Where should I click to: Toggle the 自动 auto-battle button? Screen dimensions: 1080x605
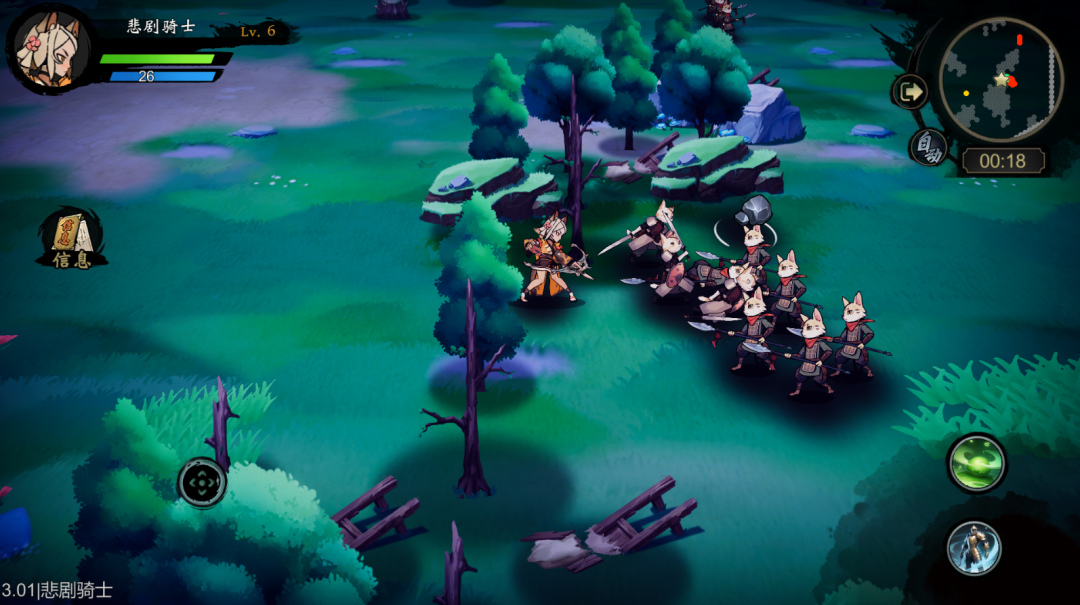coord(929,149)
